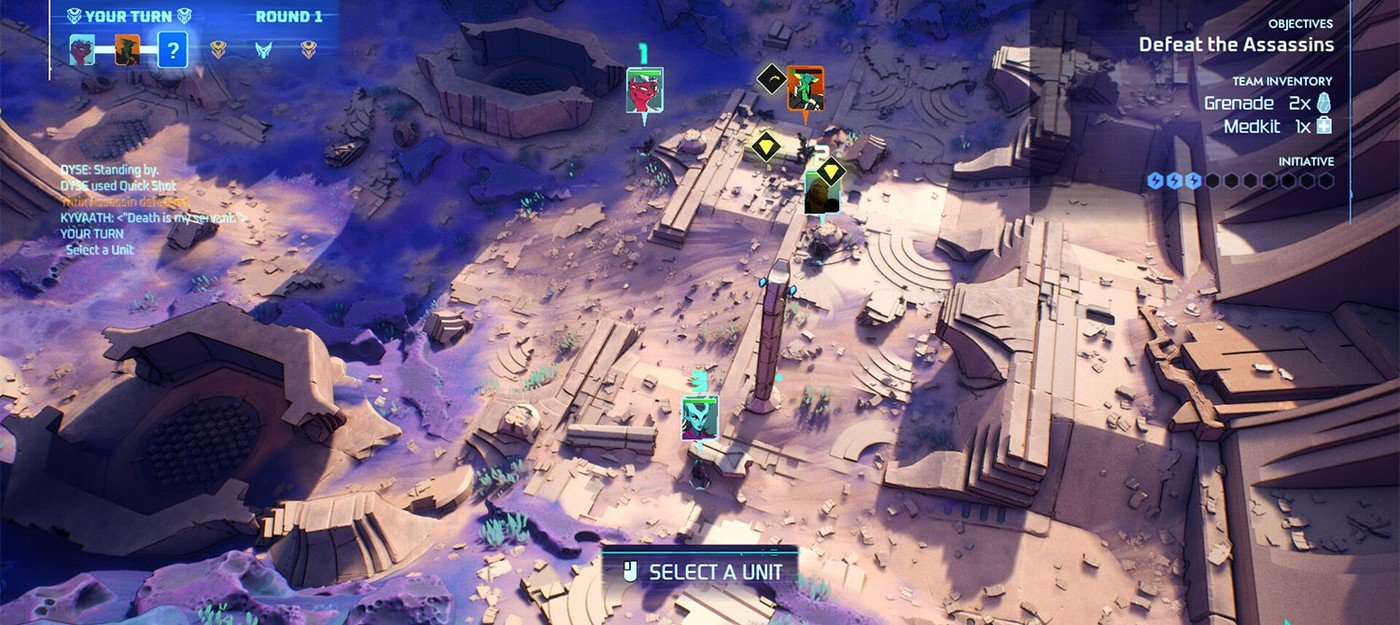Select the question mark turn slot
Image resolution: width=1400 pixels, height=625 pixels.
[x=172, y=49]
